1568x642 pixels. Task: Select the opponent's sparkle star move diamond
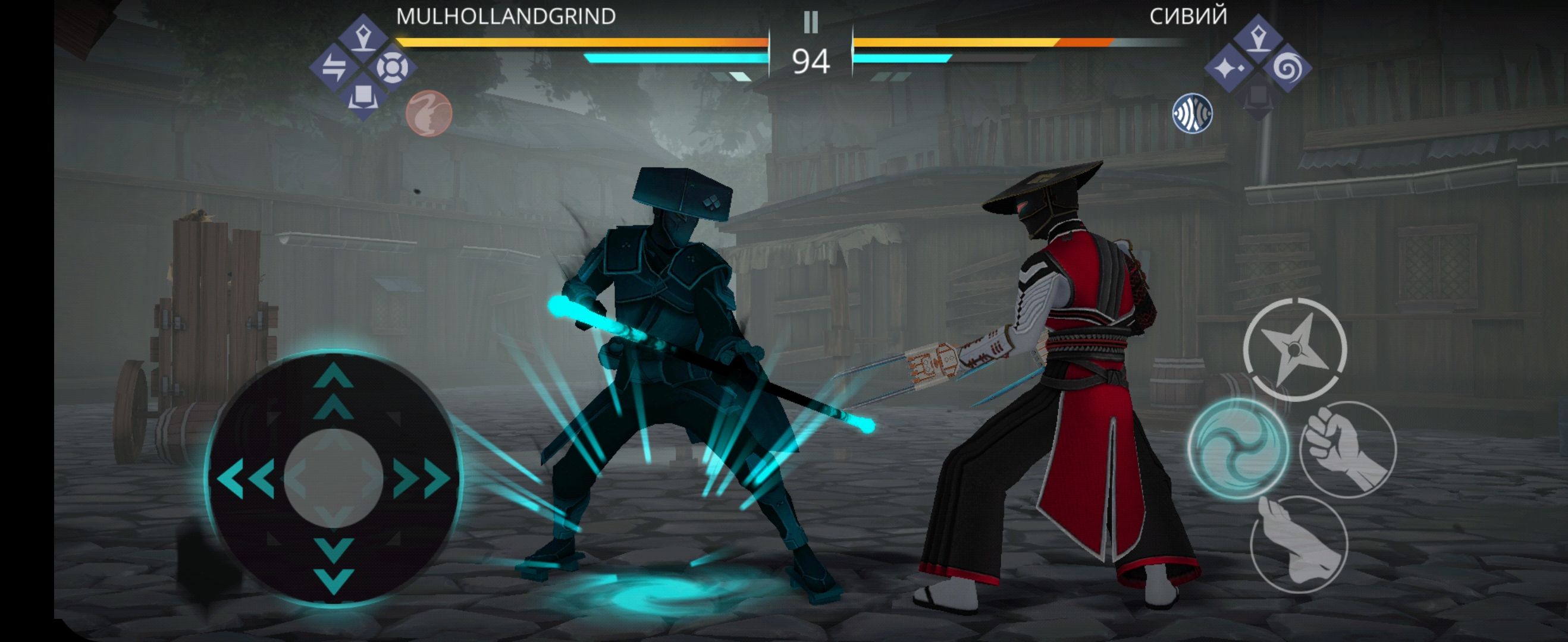pyautogui.click(x=1229, y=68)
